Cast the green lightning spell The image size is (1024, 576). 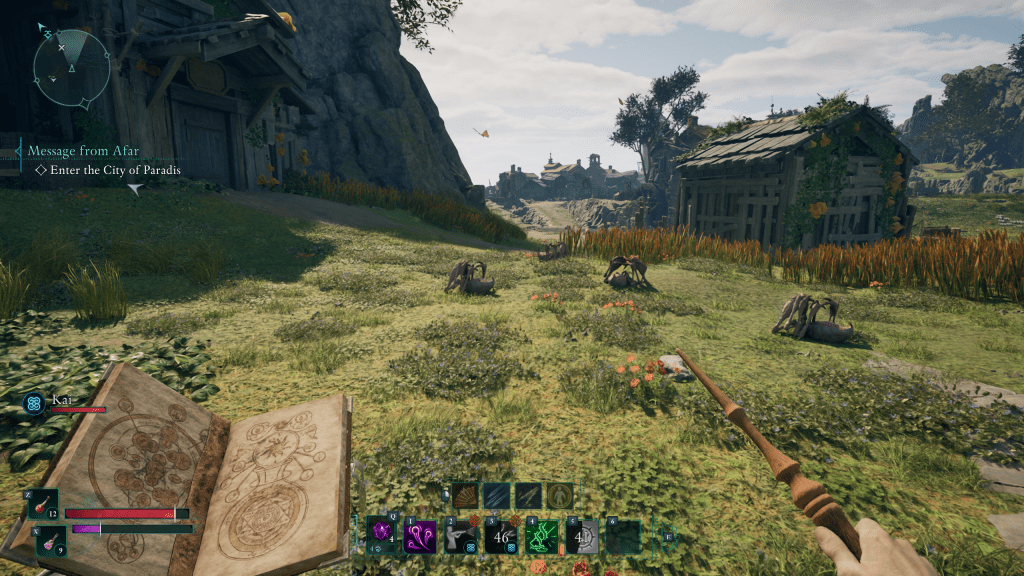(x=541, y=537)
